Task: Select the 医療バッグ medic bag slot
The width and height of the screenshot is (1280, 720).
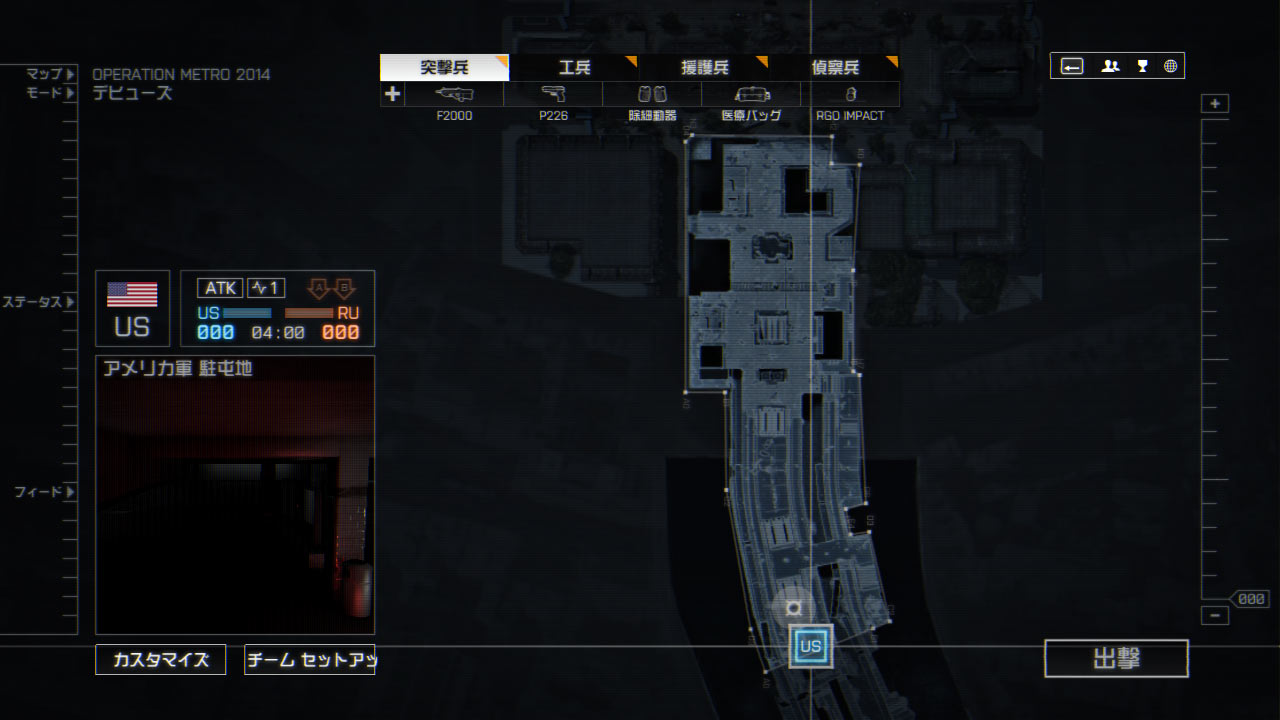Action: [751, 94]
